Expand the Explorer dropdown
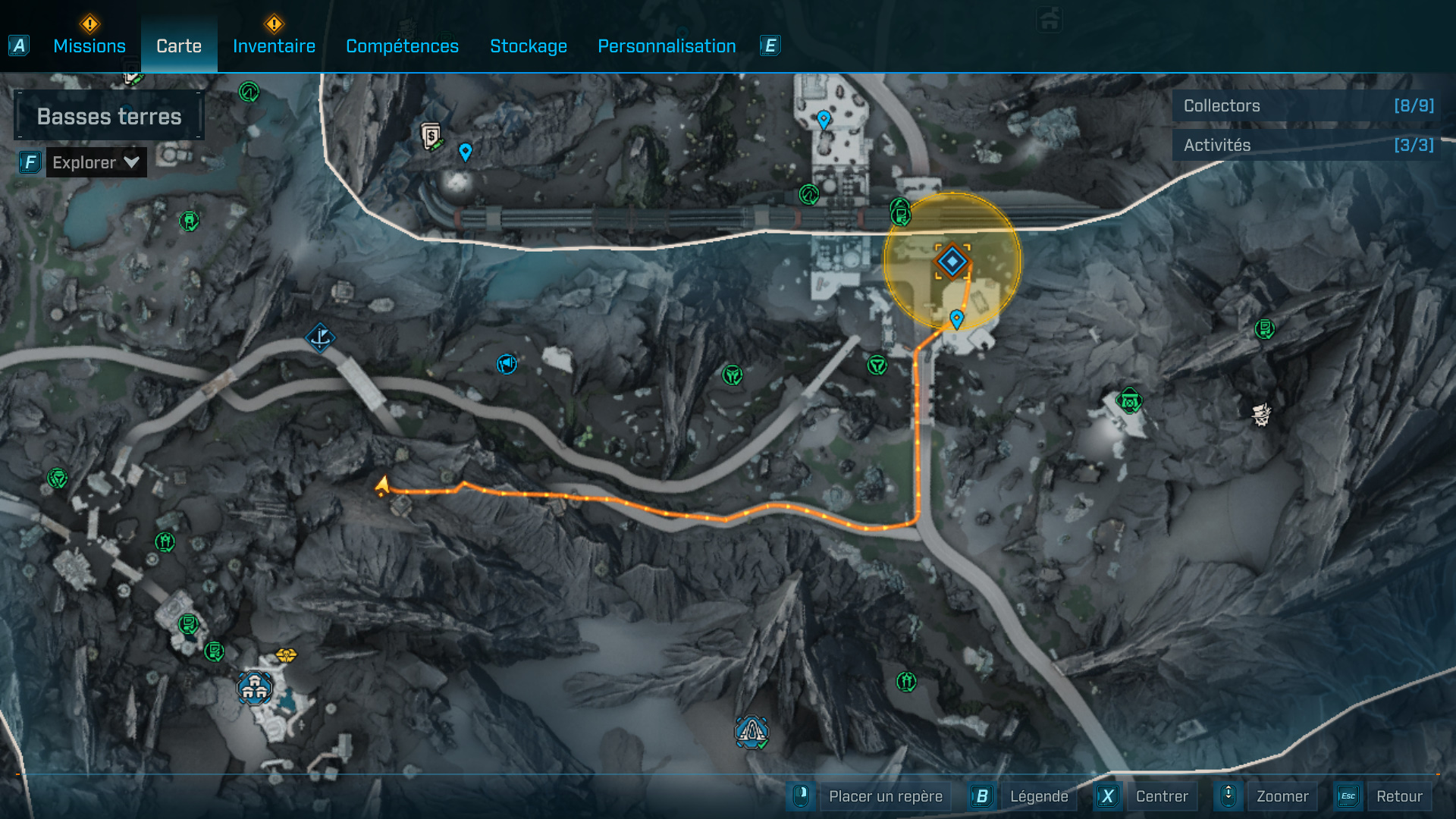Image resolution: width=1456 pixels, height=819 pixels. 96,162
